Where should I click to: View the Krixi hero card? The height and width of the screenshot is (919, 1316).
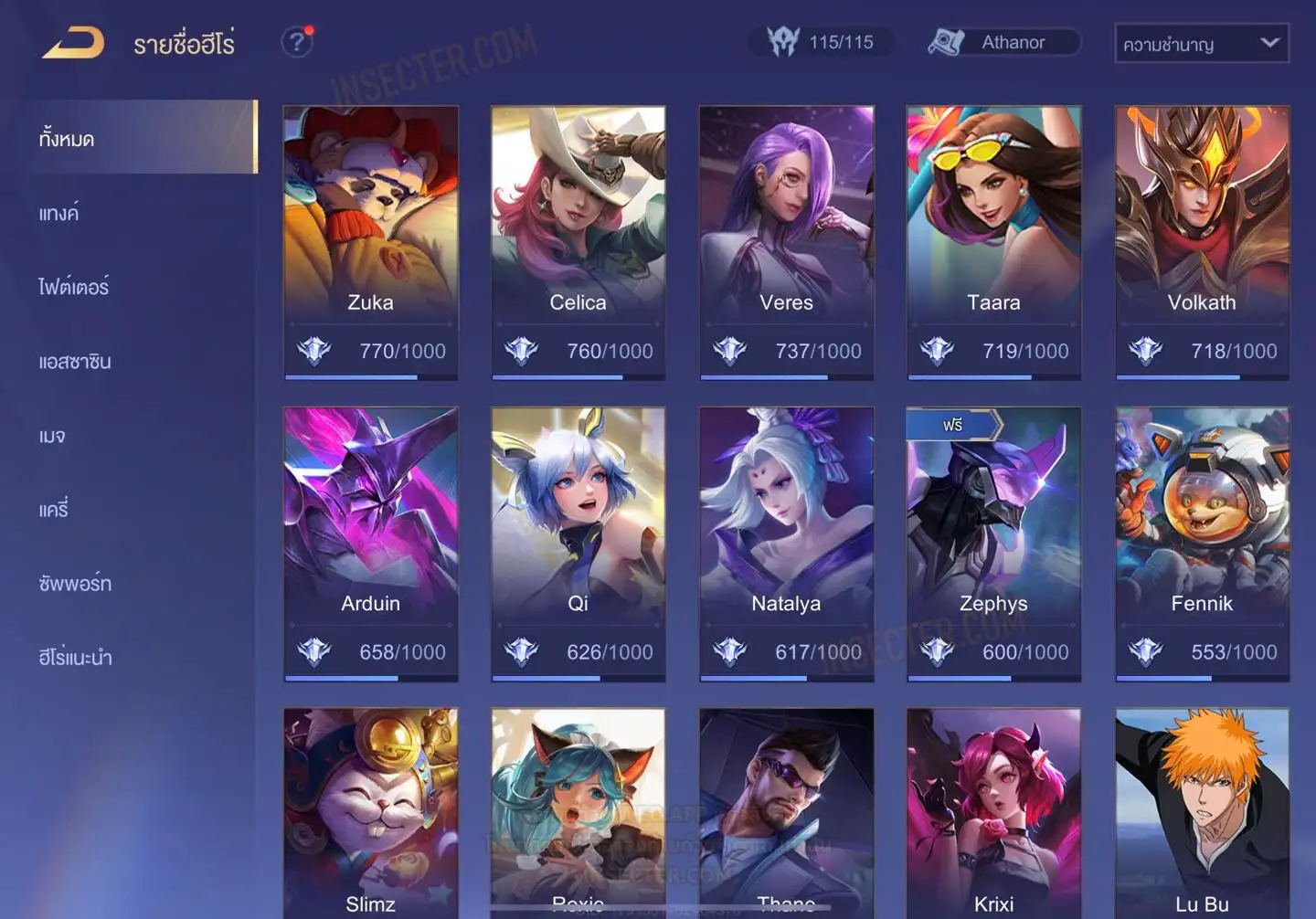tap(993, 813)
